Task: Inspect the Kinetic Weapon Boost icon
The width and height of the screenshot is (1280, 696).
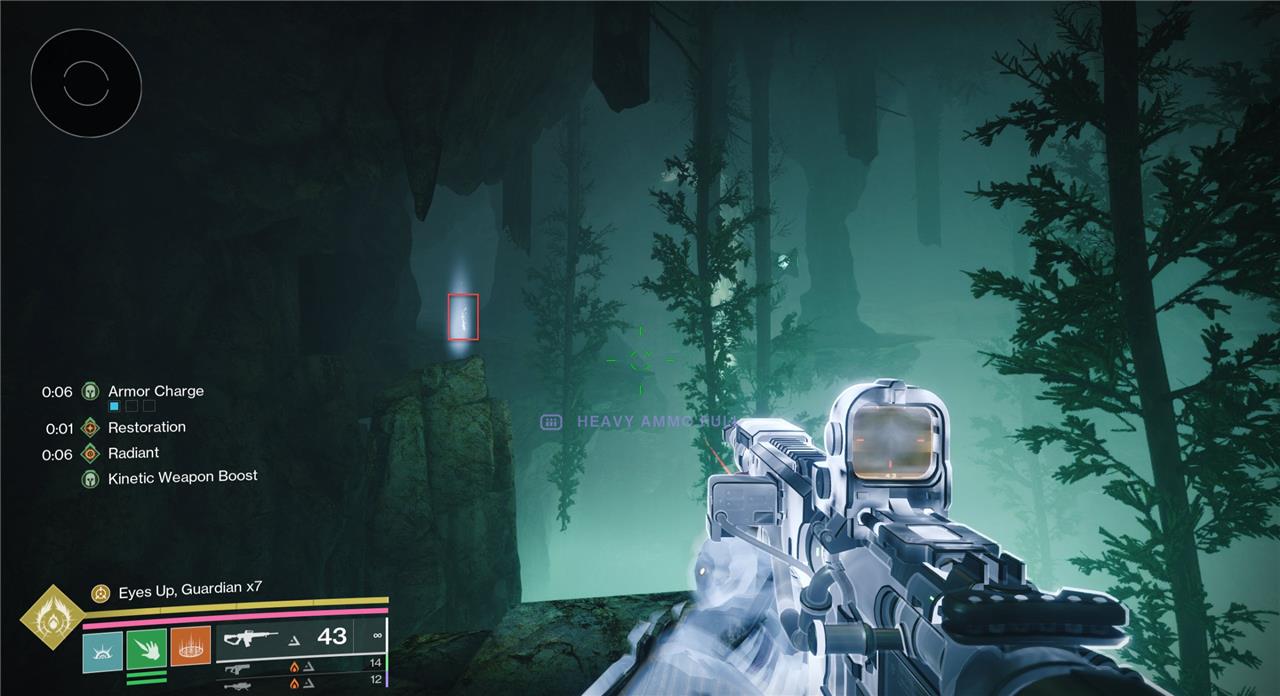Action: [91, 479]
